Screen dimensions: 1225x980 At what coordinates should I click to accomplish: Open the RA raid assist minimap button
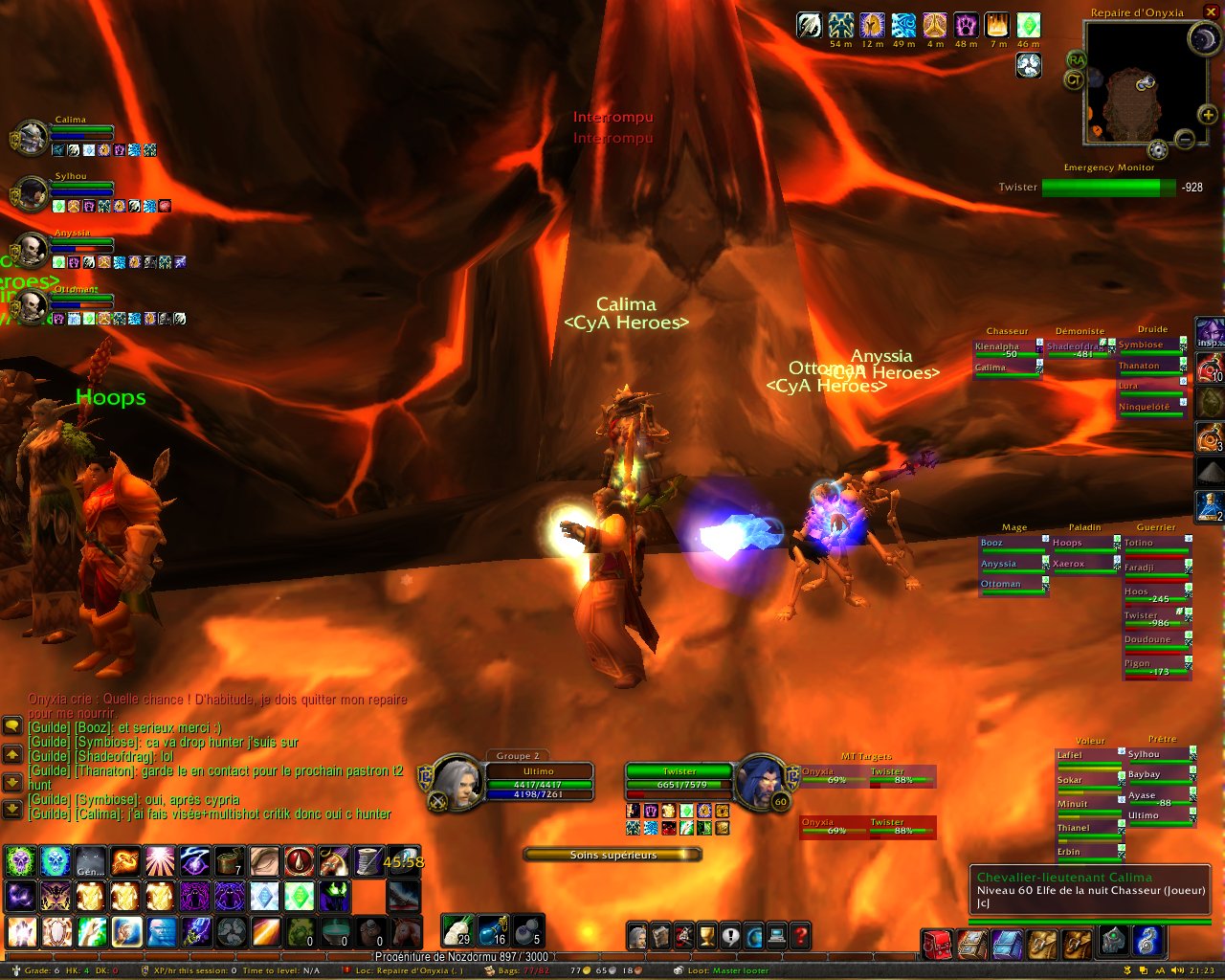point(1077,60)
